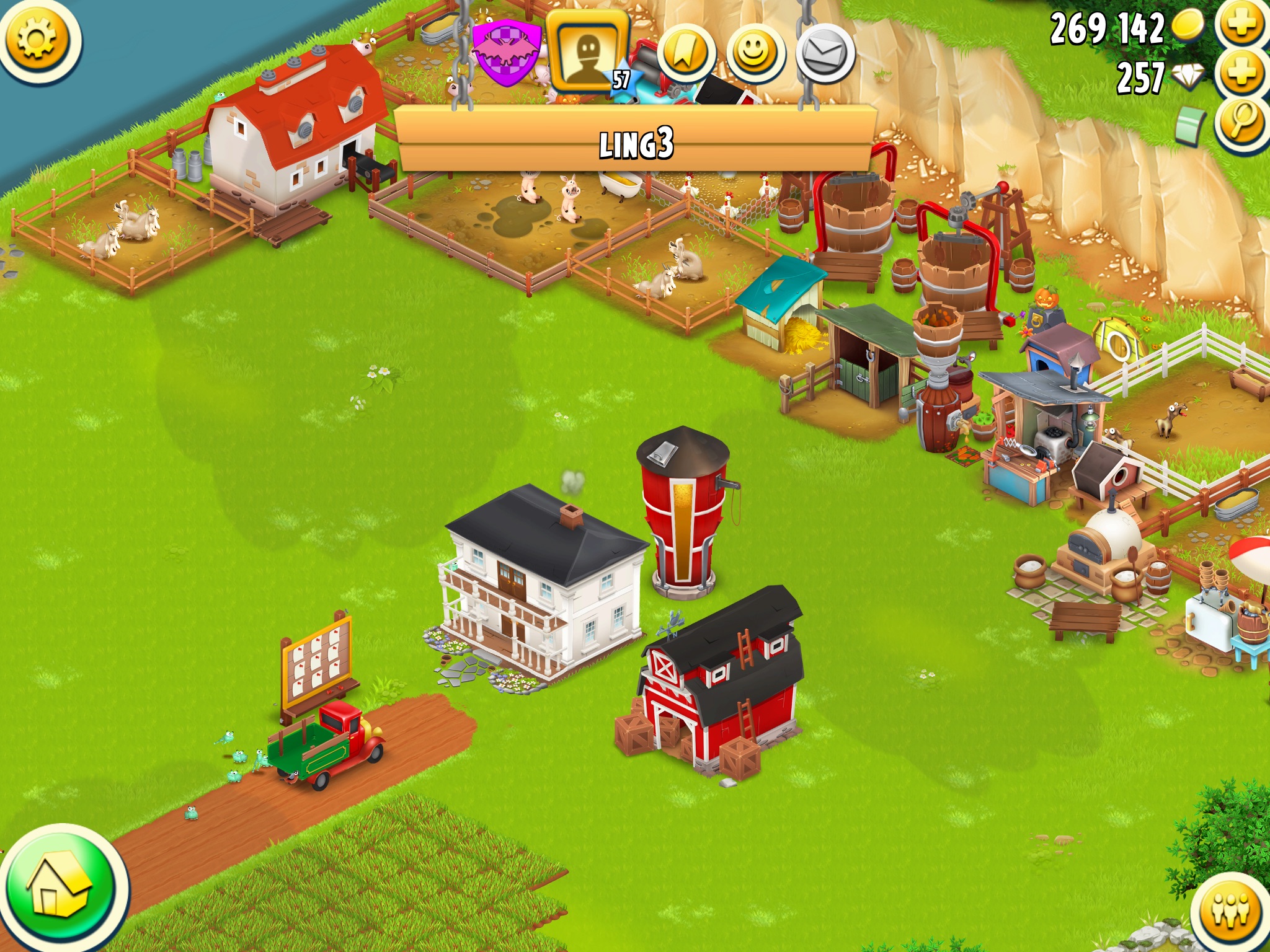Open the friends list button

[1230, 911]
